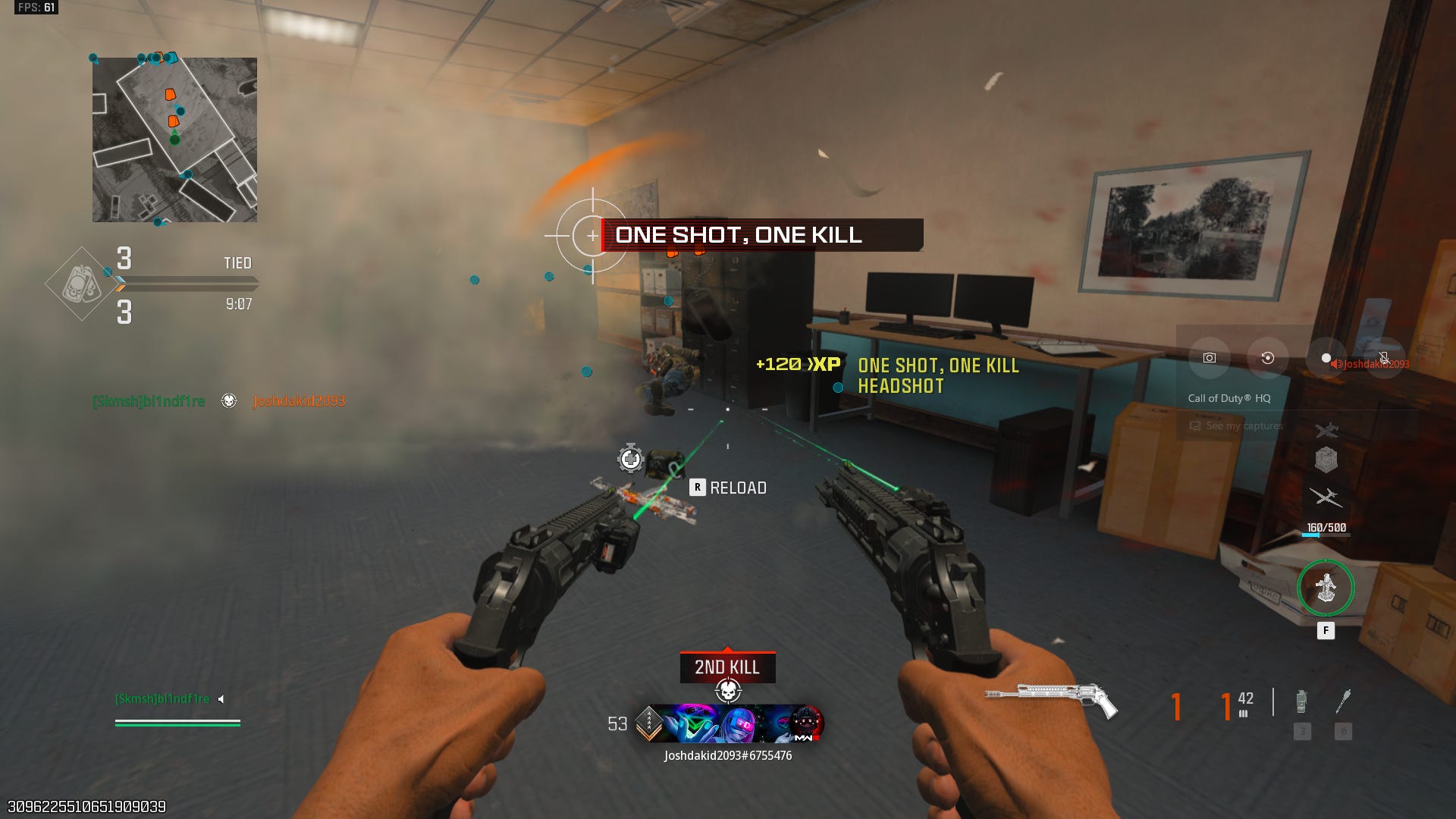Click the dog tags game mode emblem
Screen dimensions: 1456x819
81,284
